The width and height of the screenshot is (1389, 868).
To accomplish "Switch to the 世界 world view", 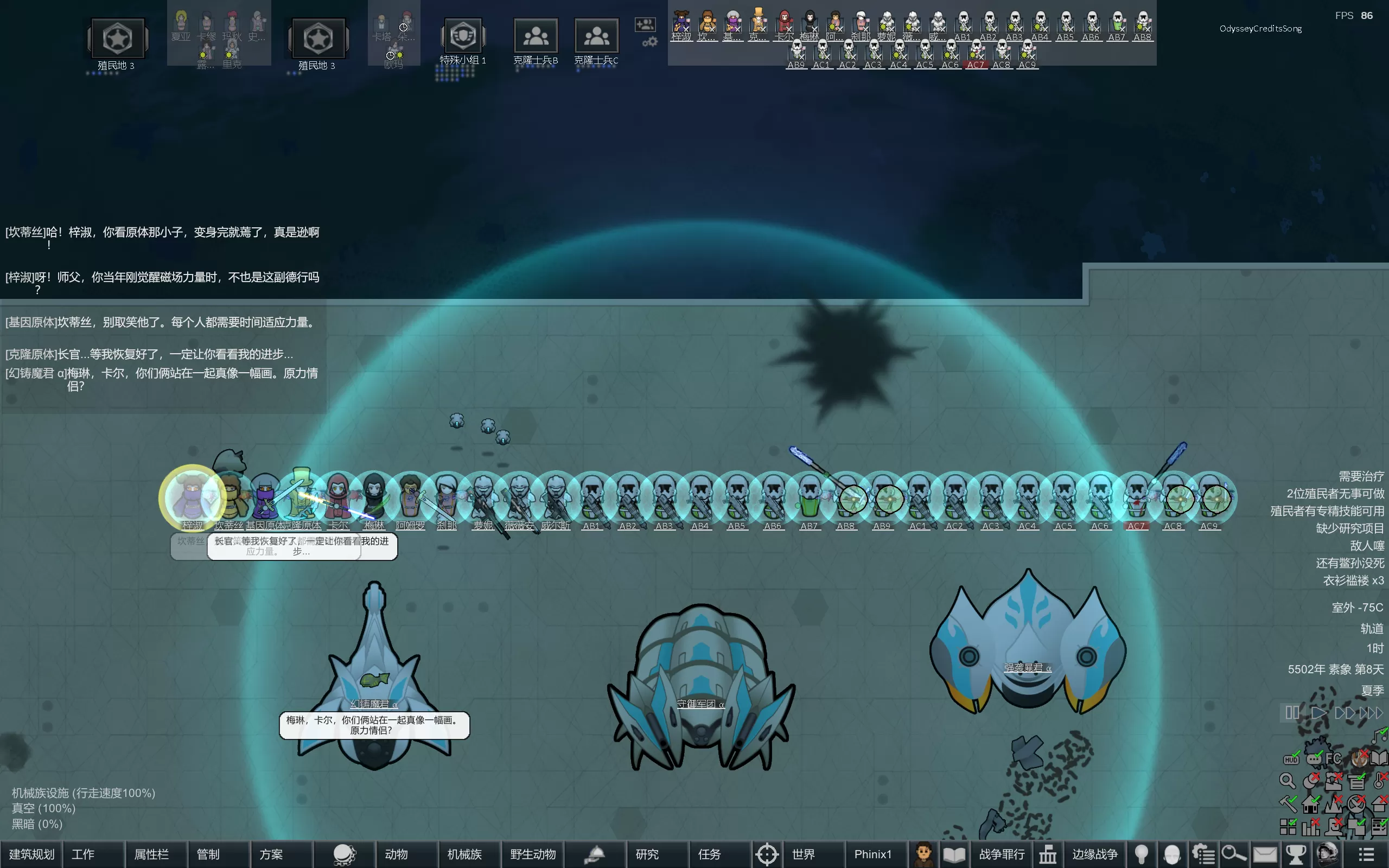I will (x=803, y=854).
